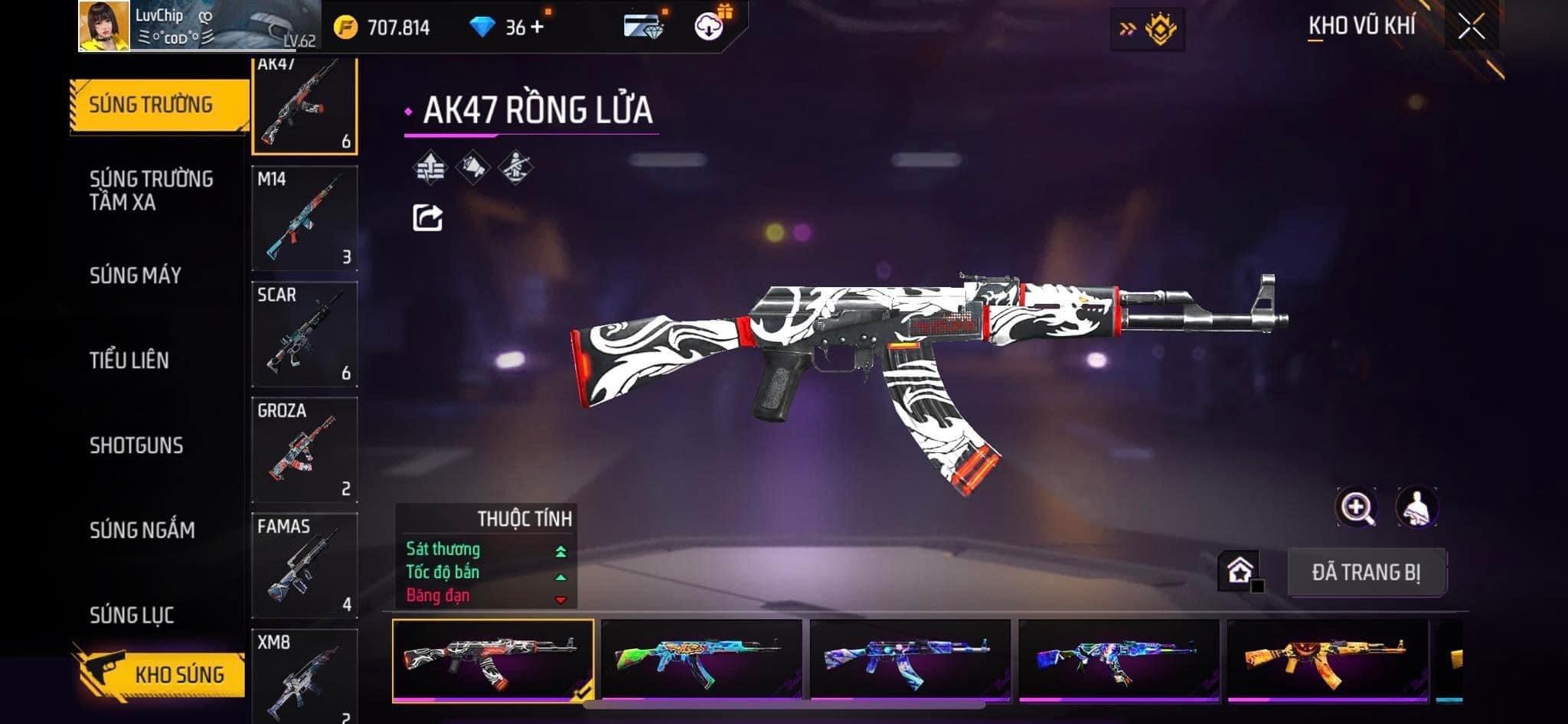Viewport: 1568px width, 724px height.
Task: Click the Đã Trang Bị button
Action: point(1366,572)
